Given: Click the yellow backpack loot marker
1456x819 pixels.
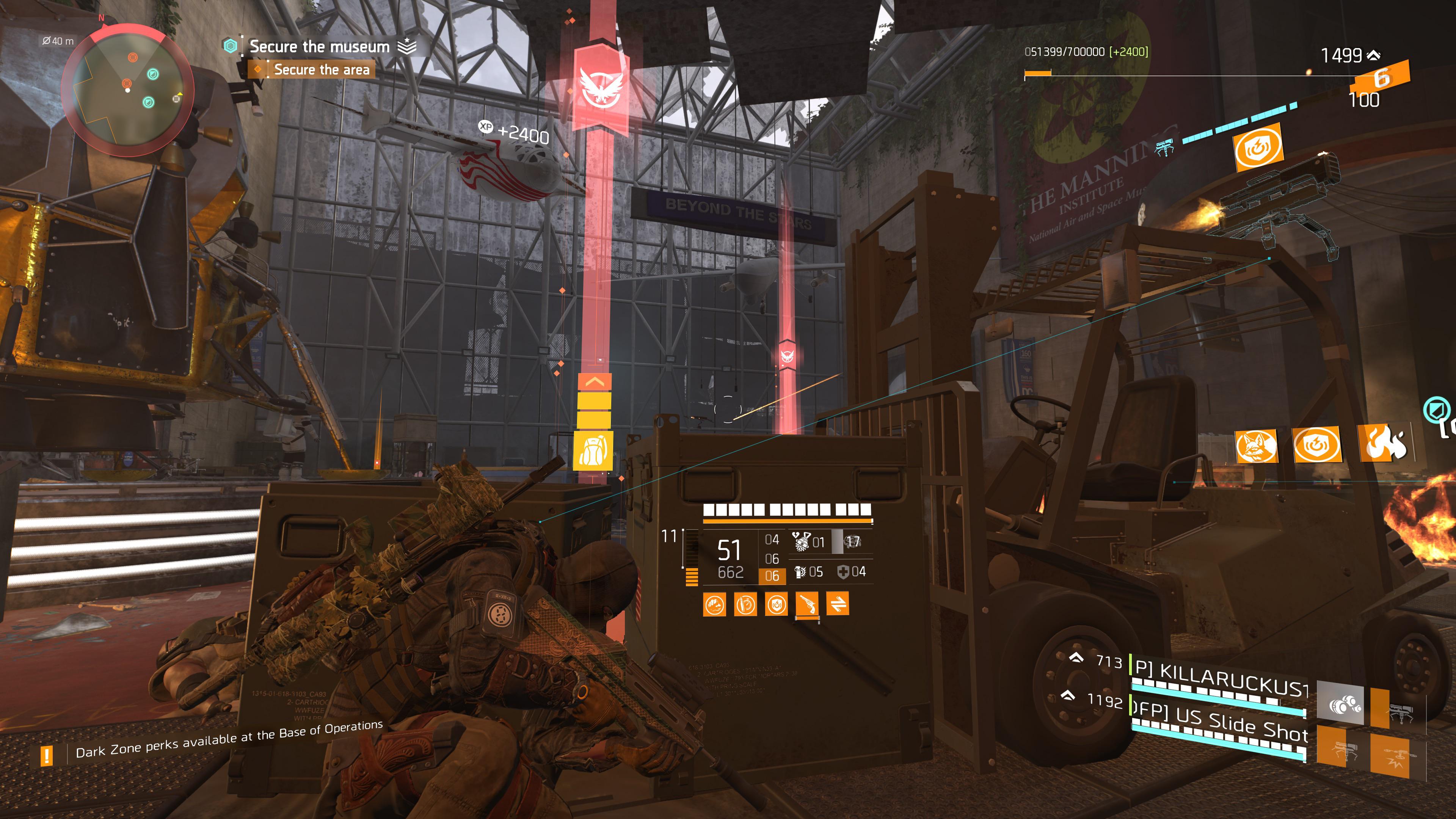Looking at the screenshot, I should click(593, 450).
